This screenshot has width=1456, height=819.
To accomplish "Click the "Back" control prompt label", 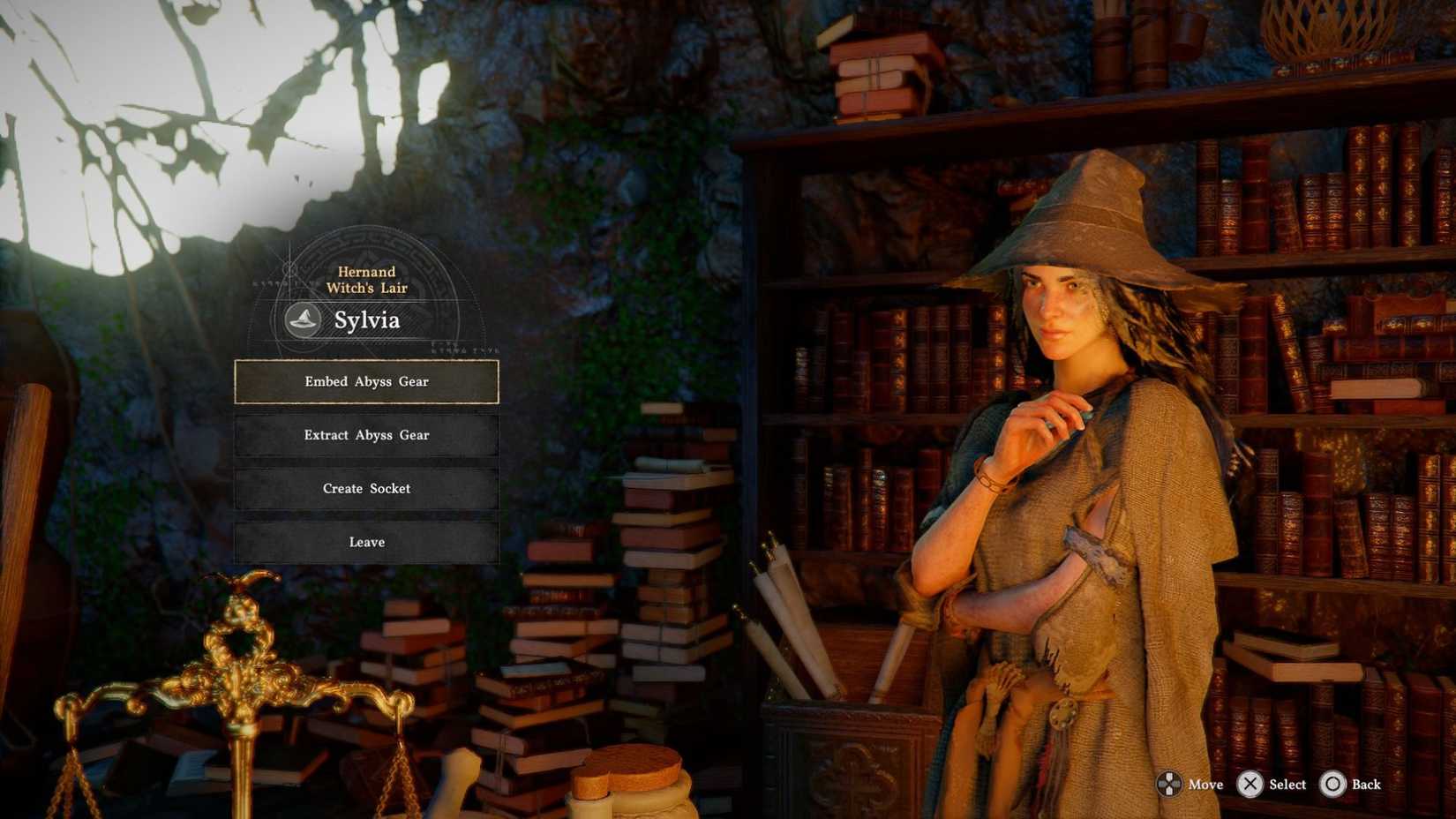I will [1368, 785].
